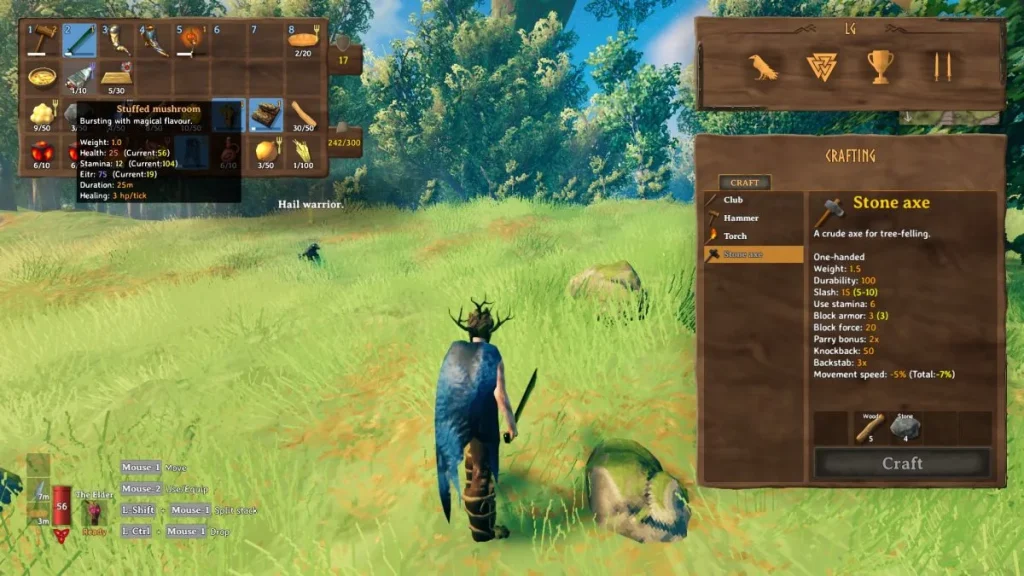
Task: Select the green sword in slot 2
Action: (x=79, y=40)
